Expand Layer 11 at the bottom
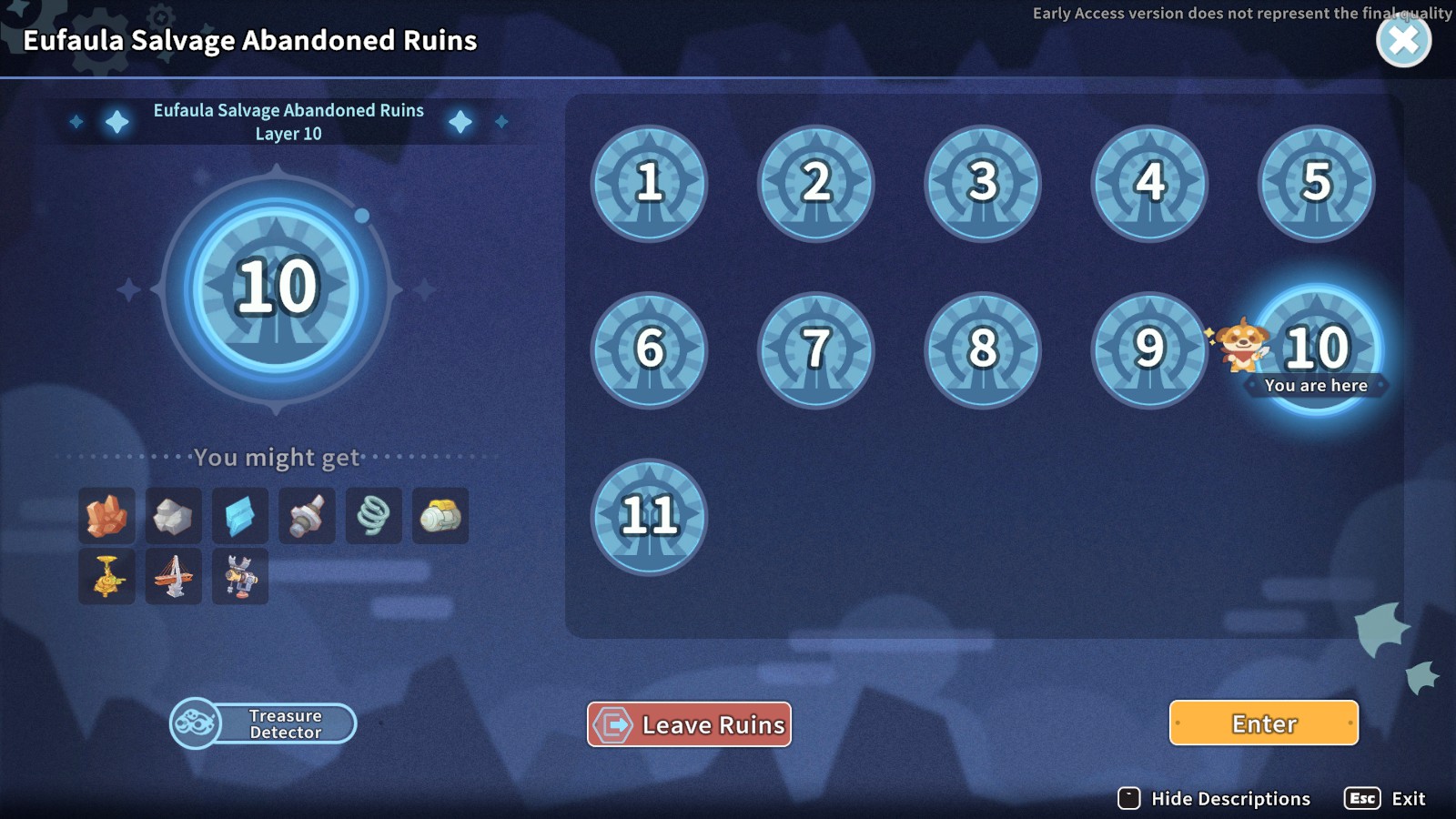The image size is (1456, 819). [x=648, y=517]
